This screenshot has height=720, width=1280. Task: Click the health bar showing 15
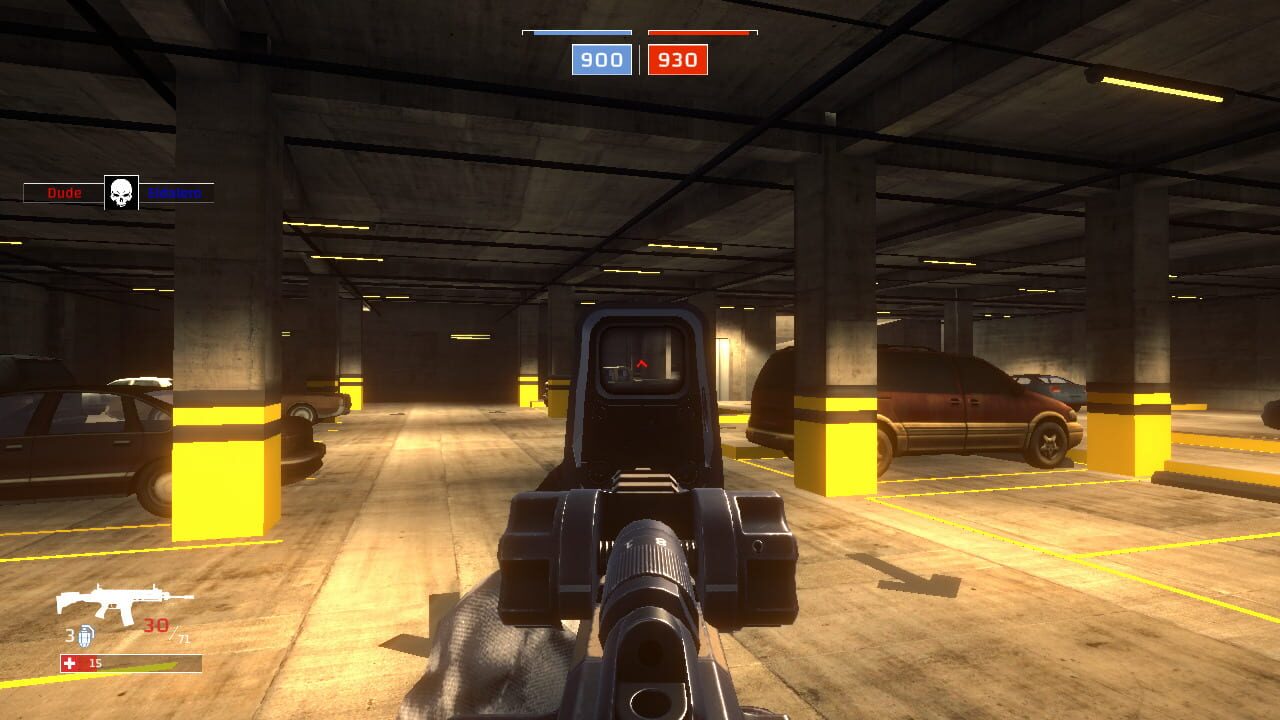coord(130,662)
